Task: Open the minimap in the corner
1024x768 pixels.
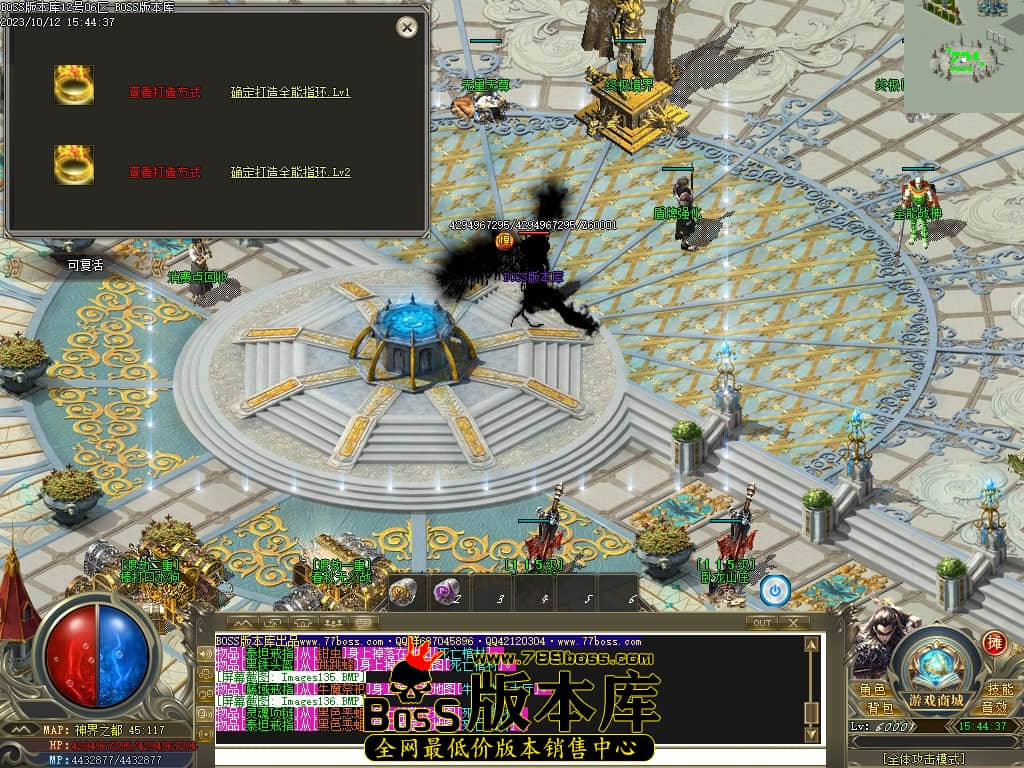Action: [964, 56]
